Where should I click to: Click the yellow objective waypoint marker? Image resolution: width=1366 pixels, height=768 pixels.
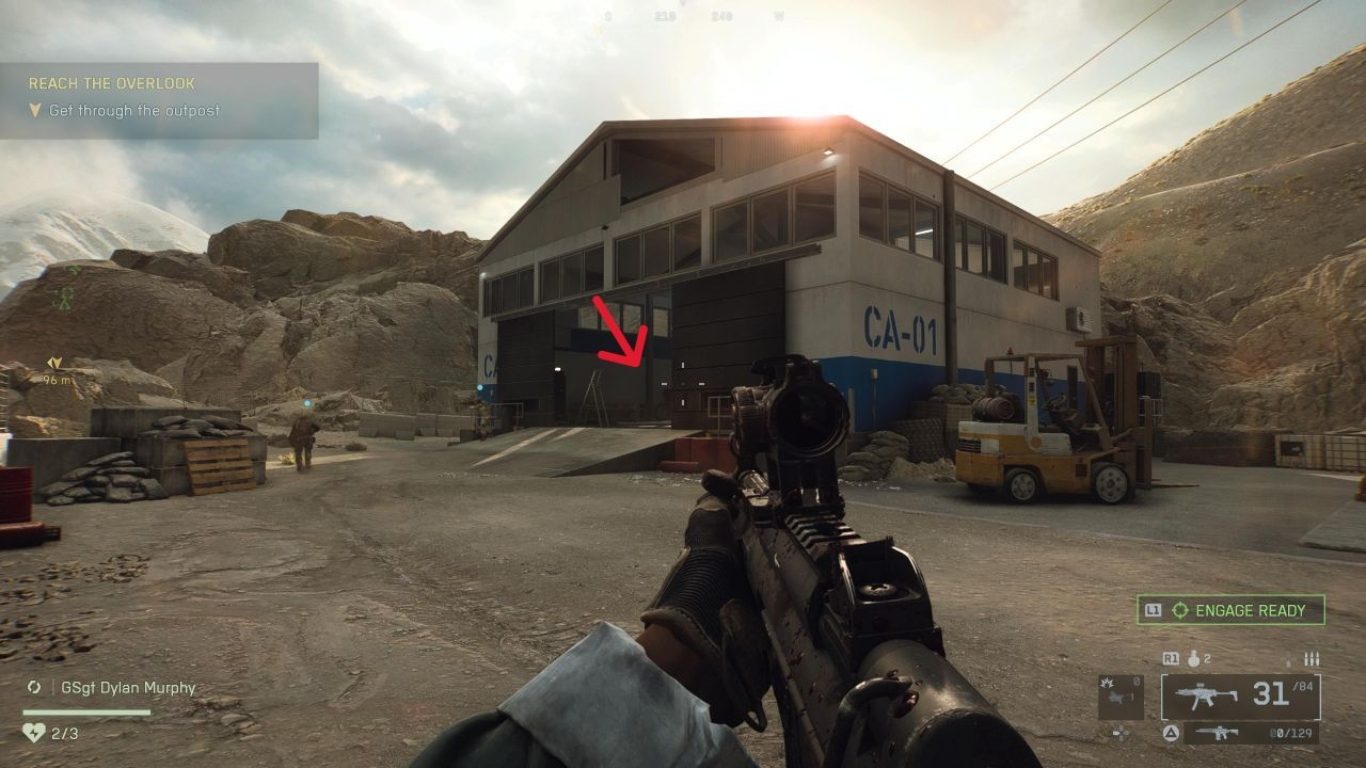54,364
